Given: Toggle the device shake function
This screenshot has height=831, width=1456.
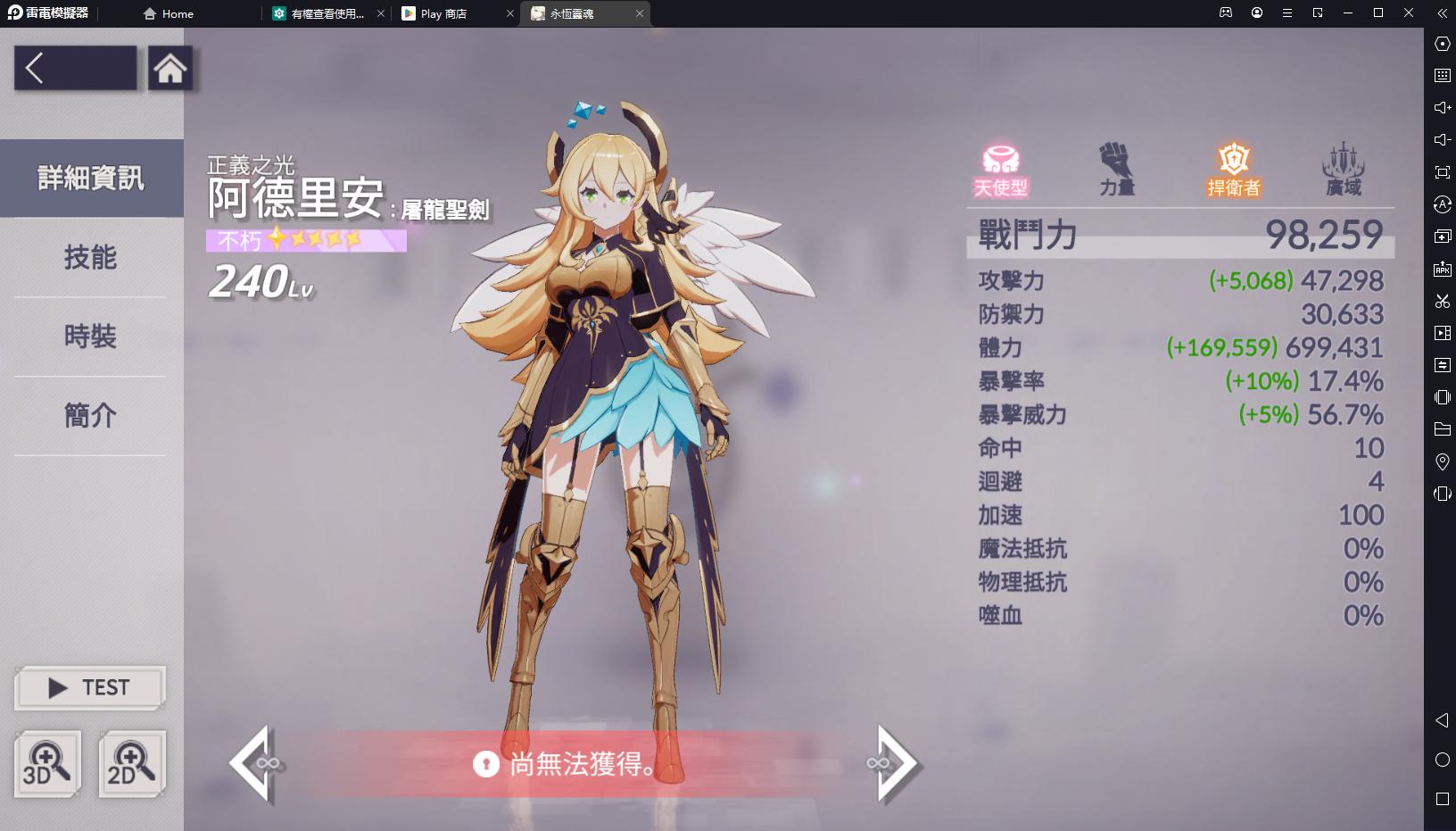Looking at the screenshot, I should click(x=1444, y=398).
